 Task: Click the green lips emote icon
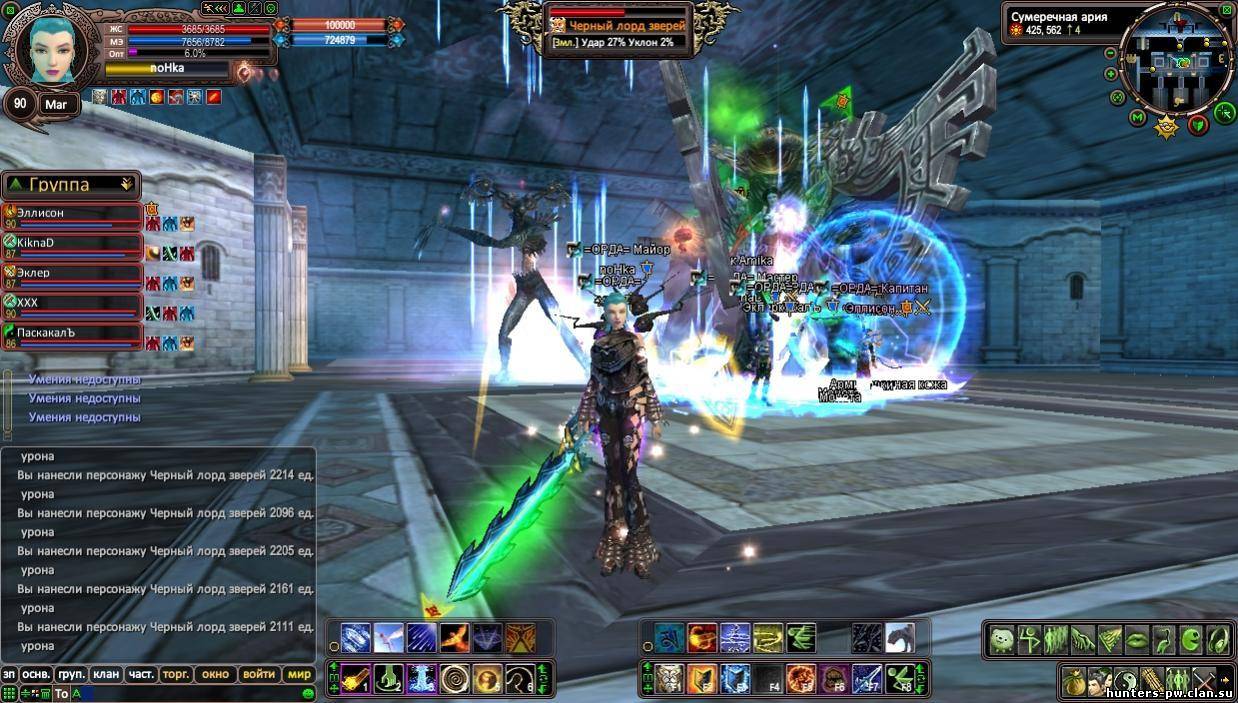[x=1137, y=639]
